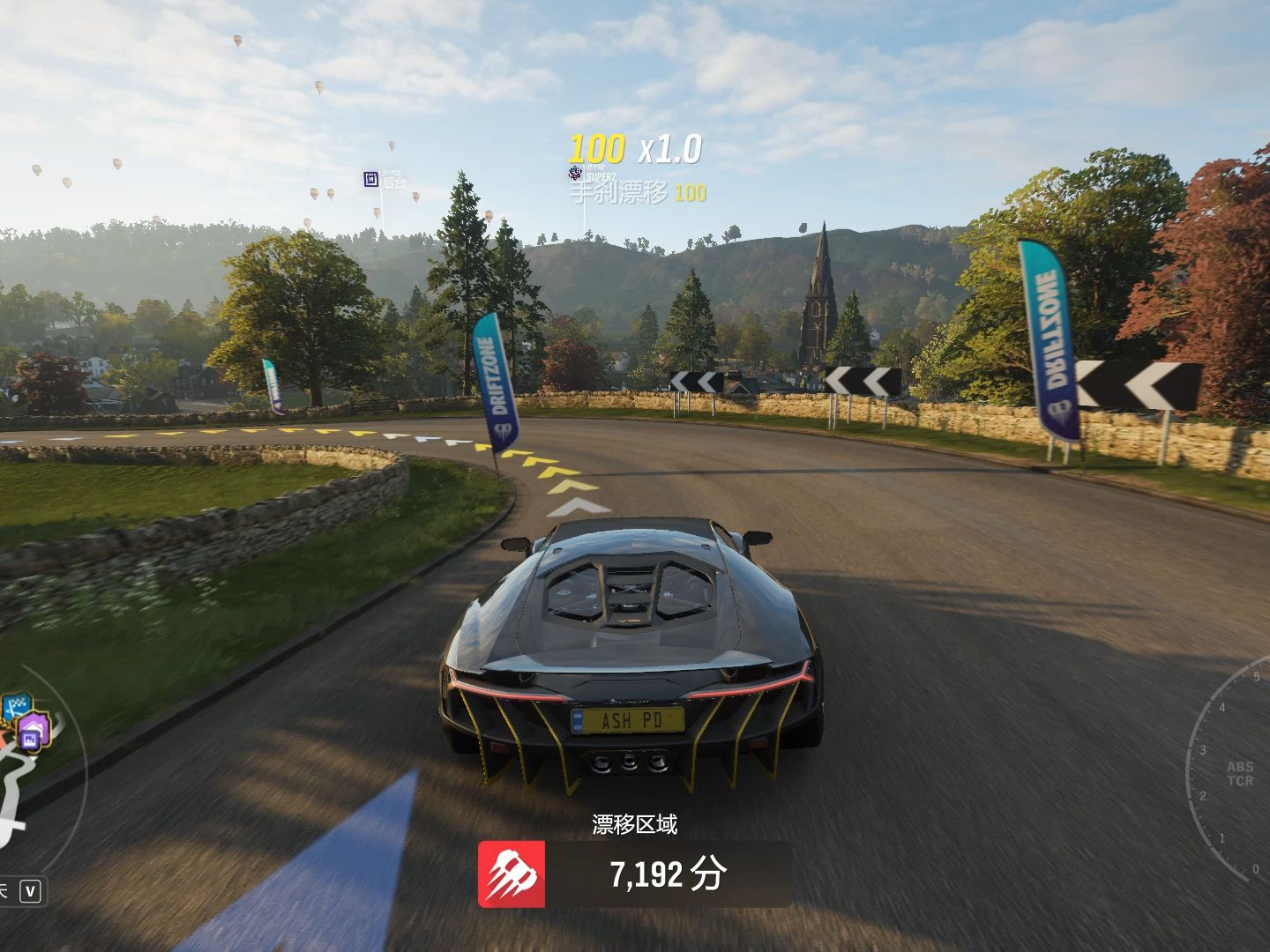This screenshot has width=1270, height=952.
Task: Select the purple house marker on minimap
Action: (35, 732)
